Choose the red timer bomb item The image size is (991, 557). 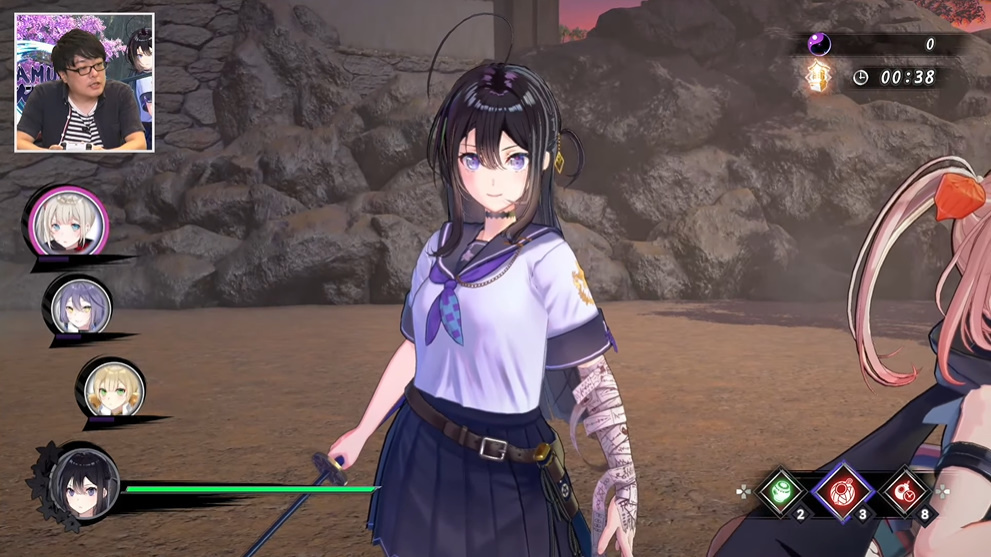(906, 492)
